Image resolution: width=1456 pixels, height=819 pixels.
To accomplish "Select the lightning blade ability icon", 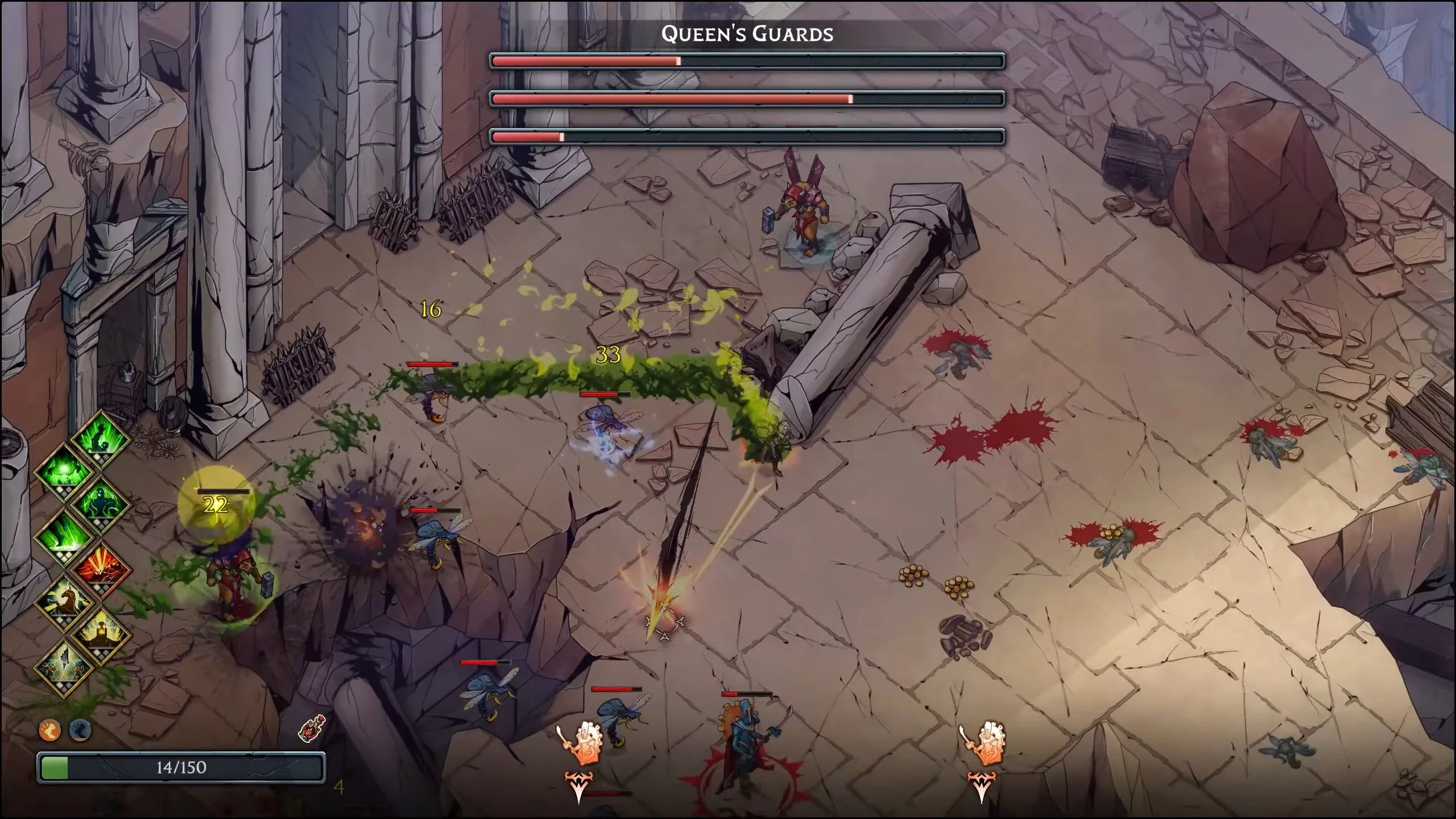I will coord(64,666).
